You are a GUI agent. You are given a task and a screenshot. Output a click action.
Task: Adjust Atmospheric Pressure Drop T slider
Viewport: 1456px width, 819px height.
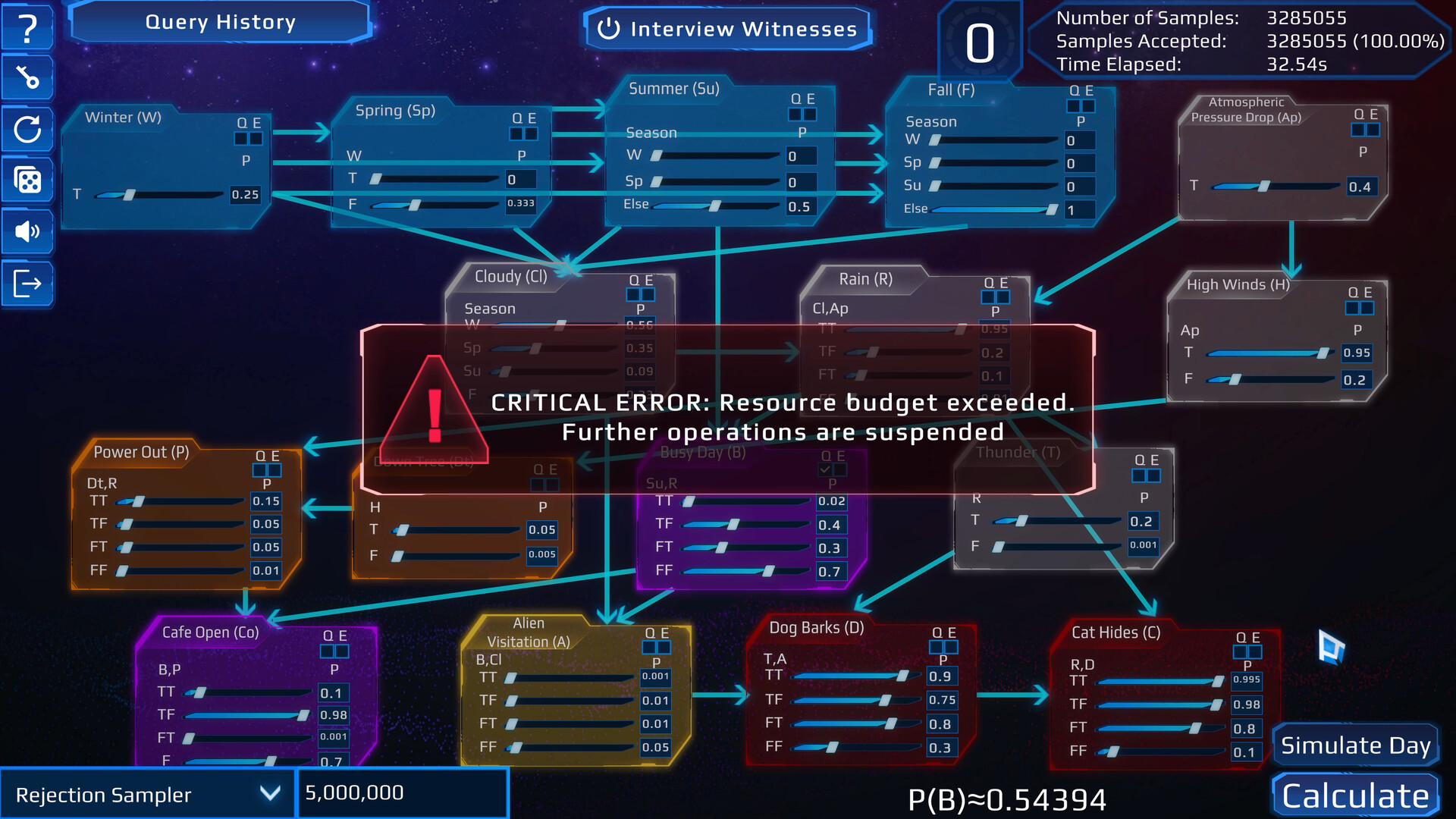pyautogui.click(x=1263, y=187)
